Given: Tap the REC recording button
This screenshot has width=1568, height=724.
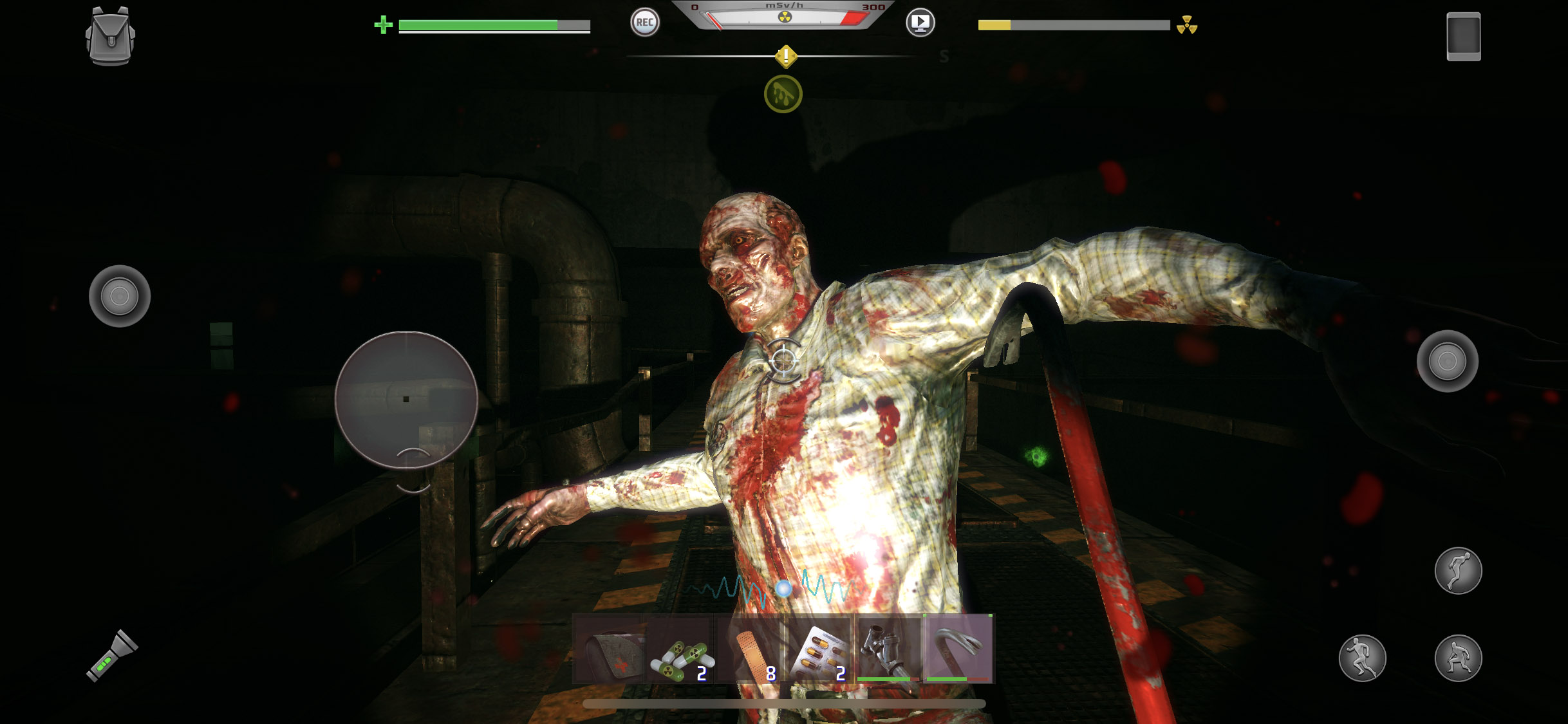Looking at the screenshot, I should (646, 23).
